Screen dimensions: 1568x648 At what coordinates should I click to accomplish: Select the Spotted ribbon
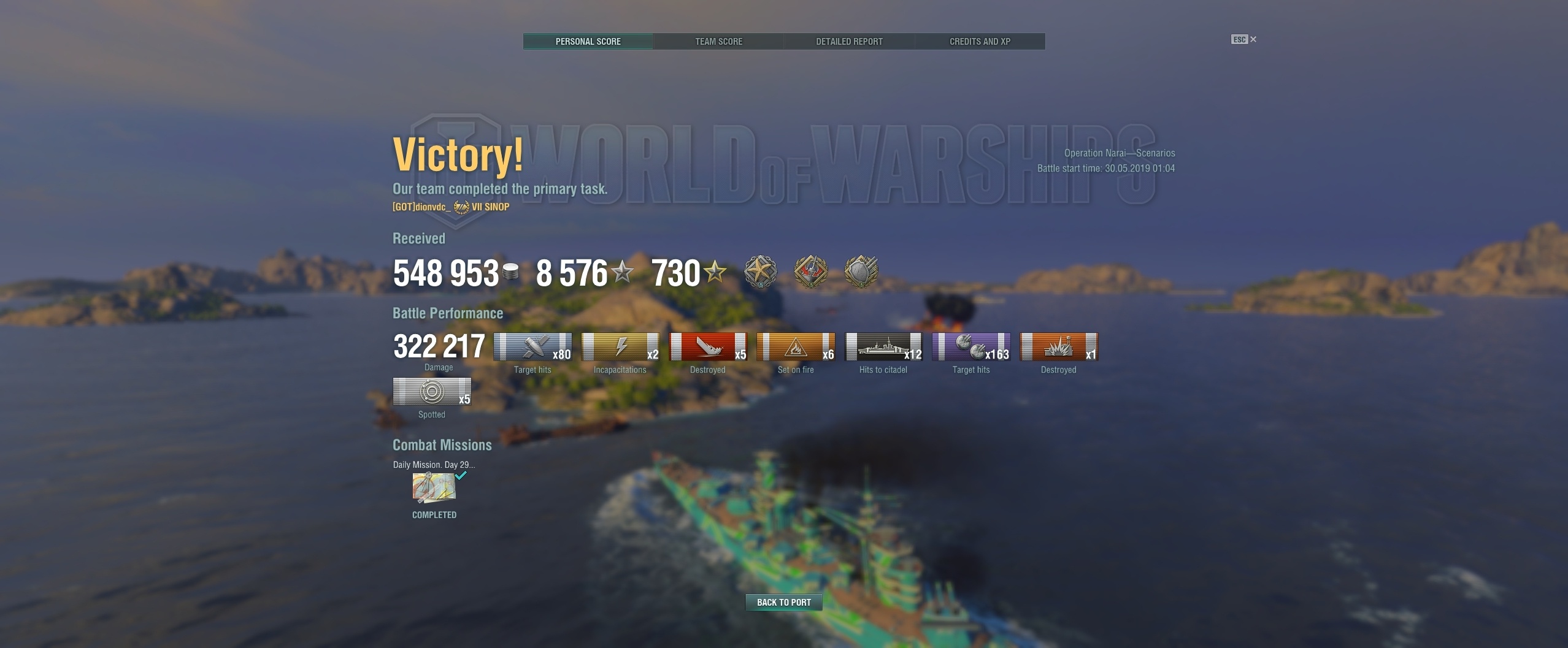[x=432, y=392]
